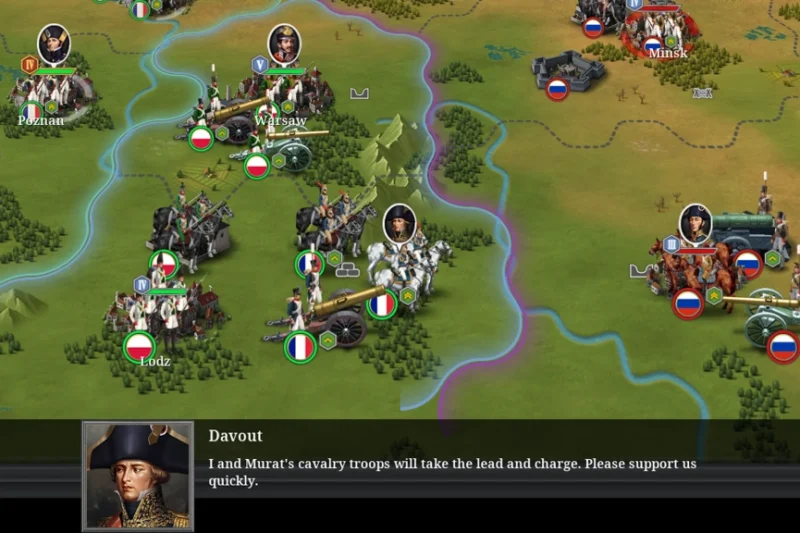Click Davout's portrait in the dialogue box
The width and height of the screenshot is (800, 533).
tap(138, 476)
